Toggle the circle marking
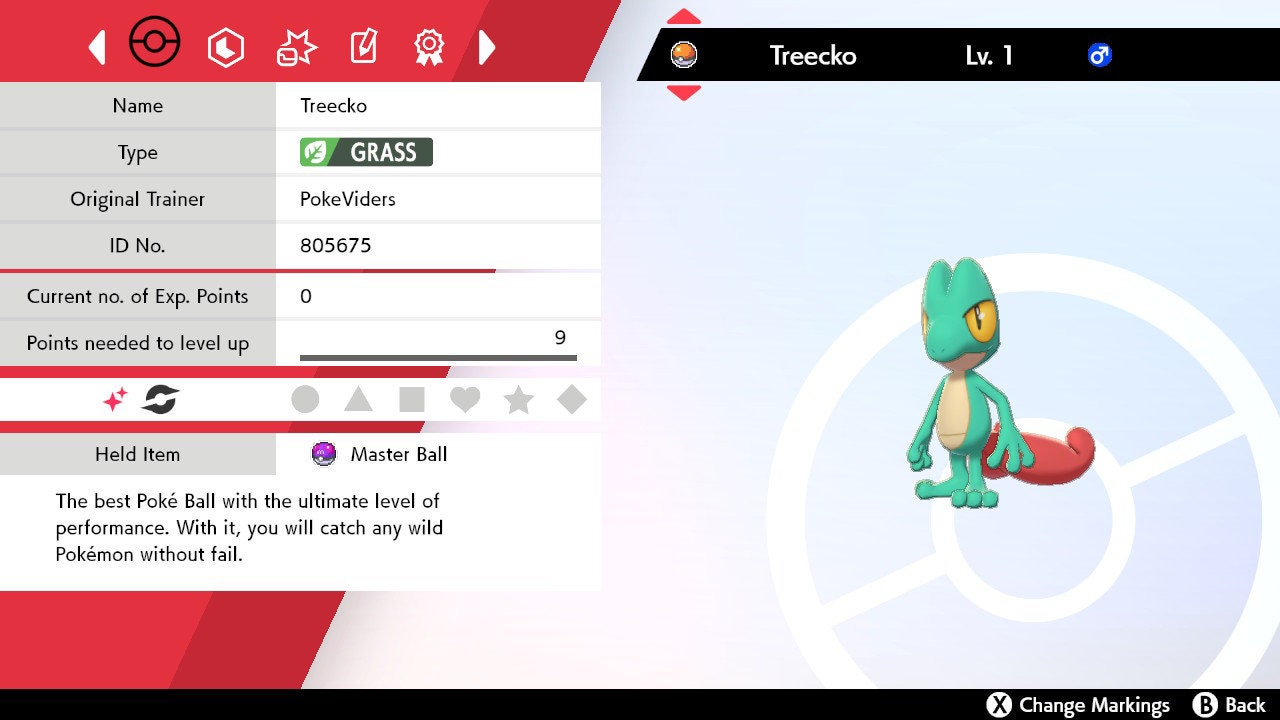 click(306, 399)
